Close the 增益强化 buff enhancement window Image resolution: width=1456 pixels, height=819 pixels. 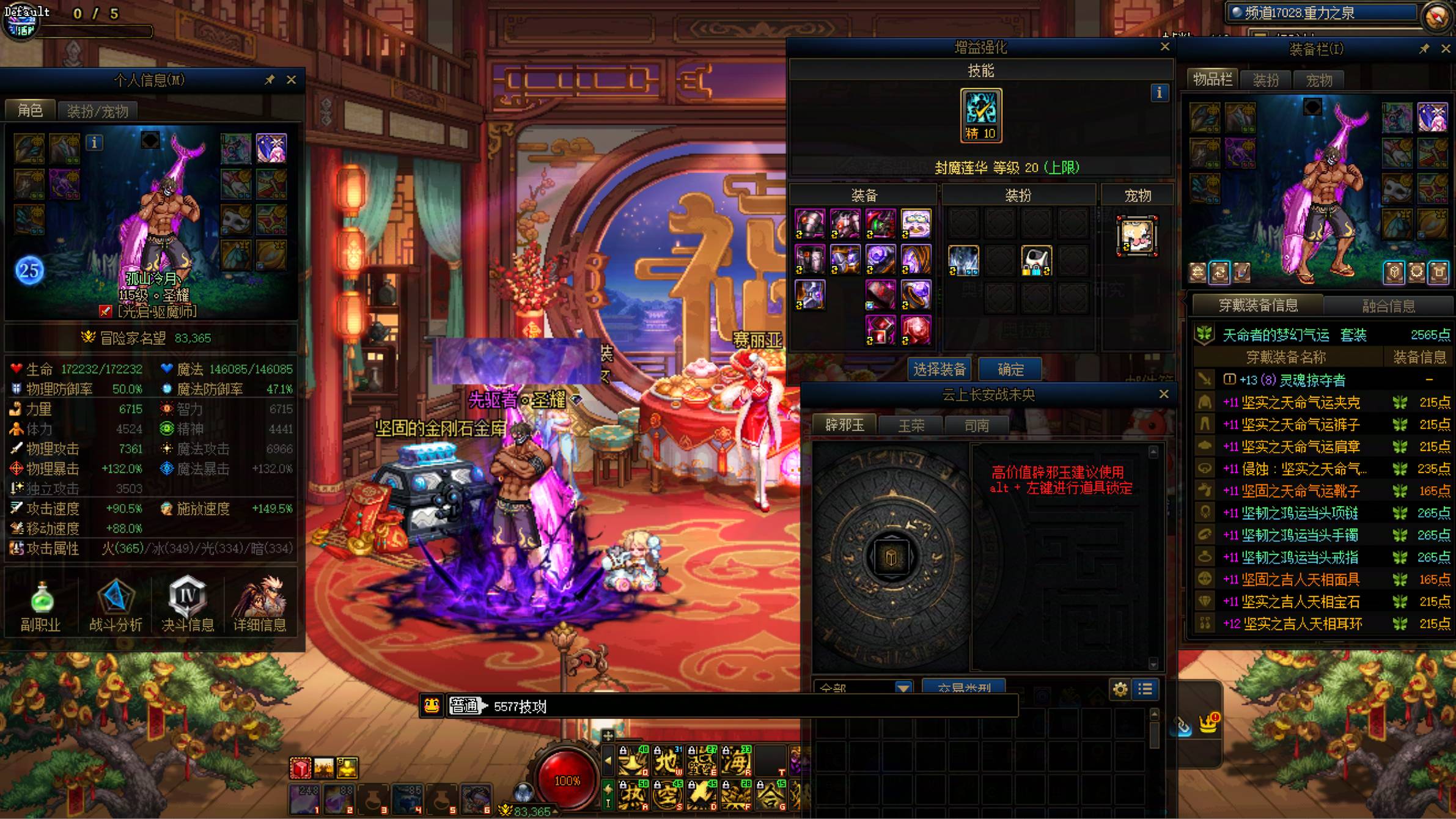[1165, 47]
